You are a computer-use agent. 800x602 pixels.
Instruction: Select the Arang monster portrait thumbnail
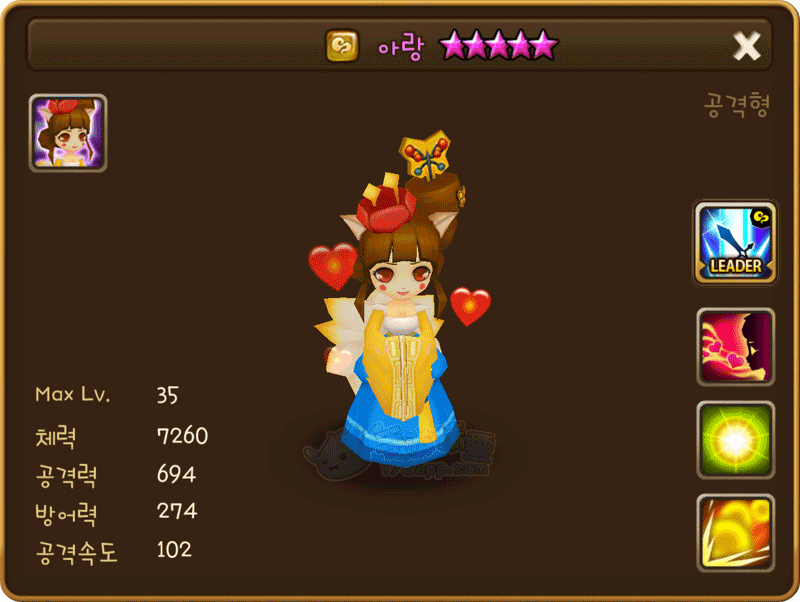pyautogui.click(x=68, y=133)
